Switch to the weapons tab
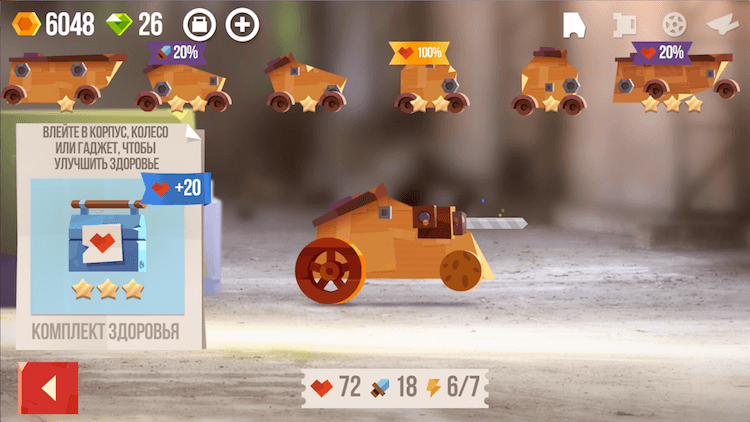750x422 pixels. 723,24
